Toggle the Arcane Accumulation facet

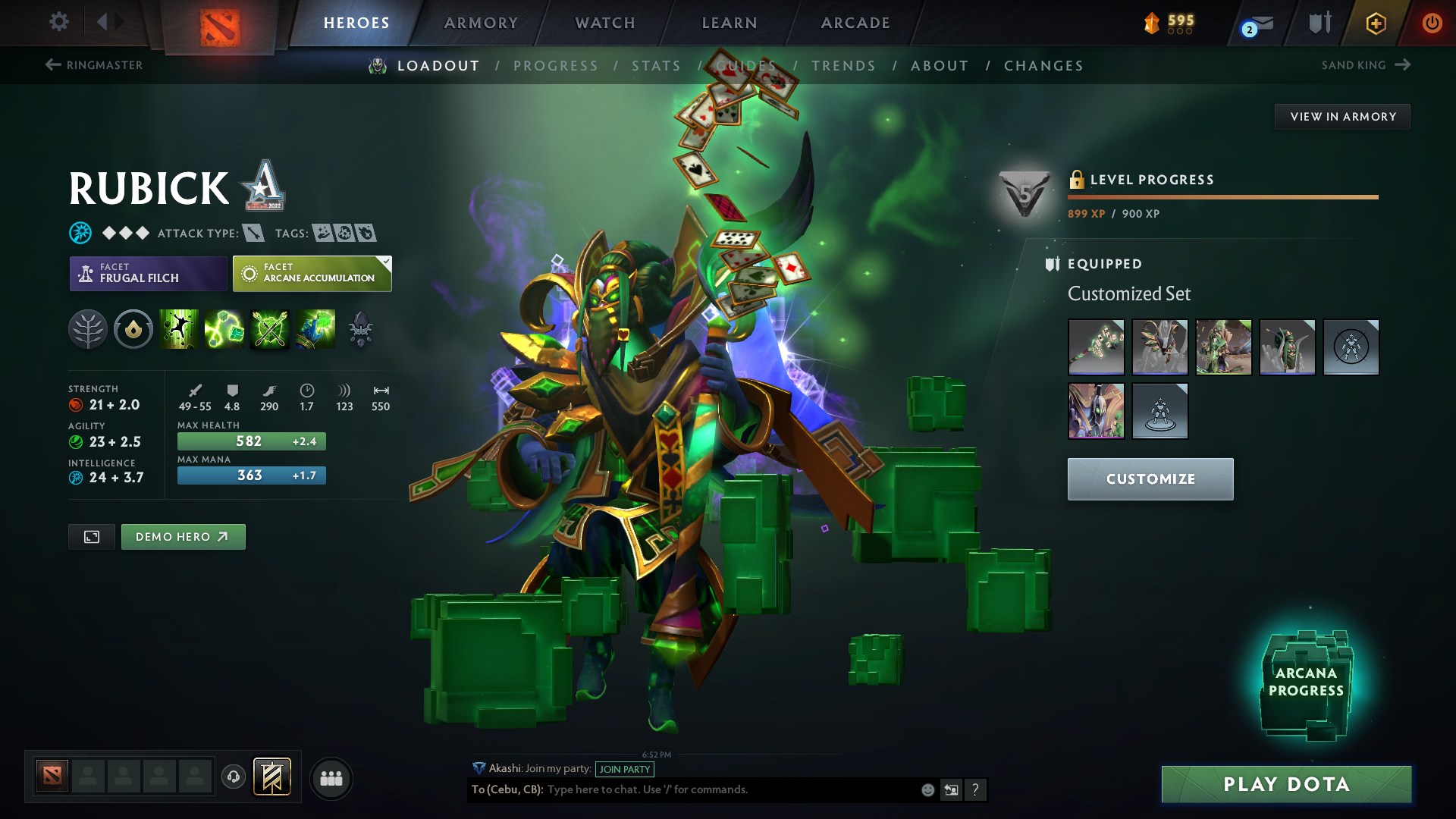(x=311, y=273)
